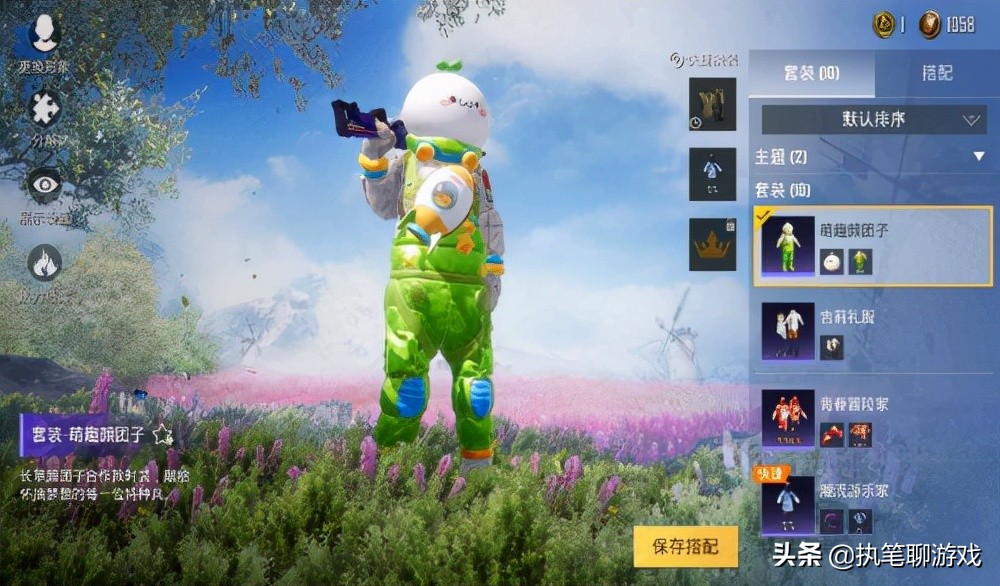Click the puzzle piece icon
1000x586 pixels.
tap(44, 108)
